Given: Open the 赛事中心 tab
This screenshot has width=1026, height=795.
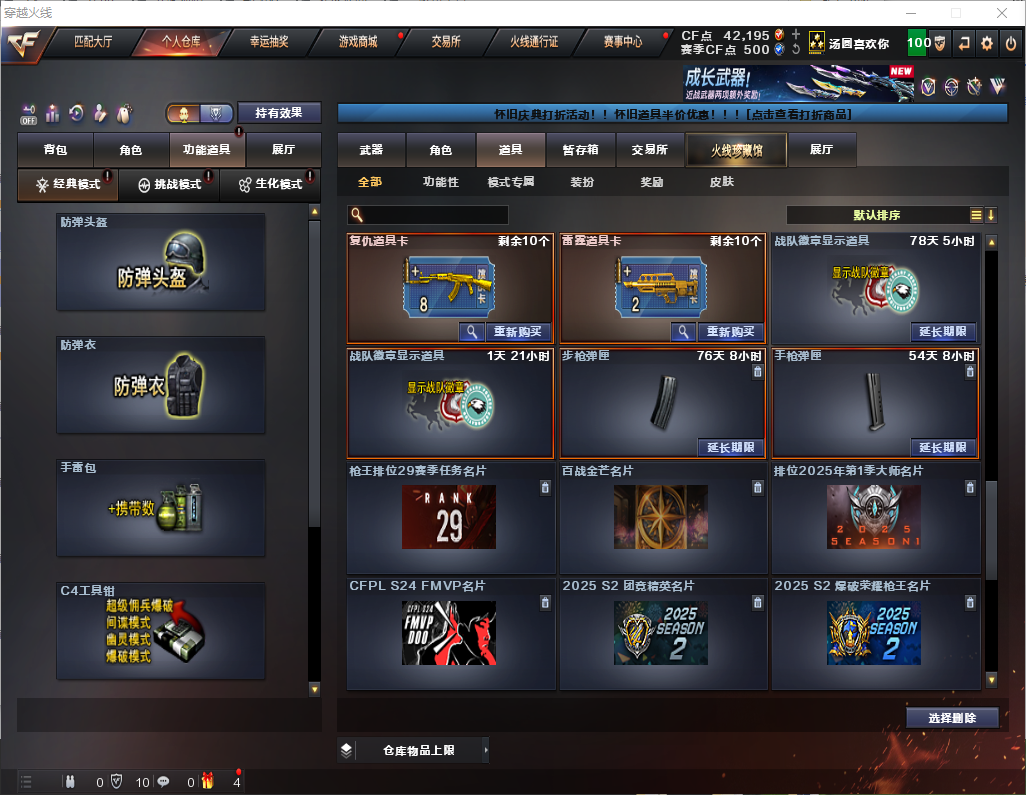Looking at the screenshot, I should click(x=622, y=42).
